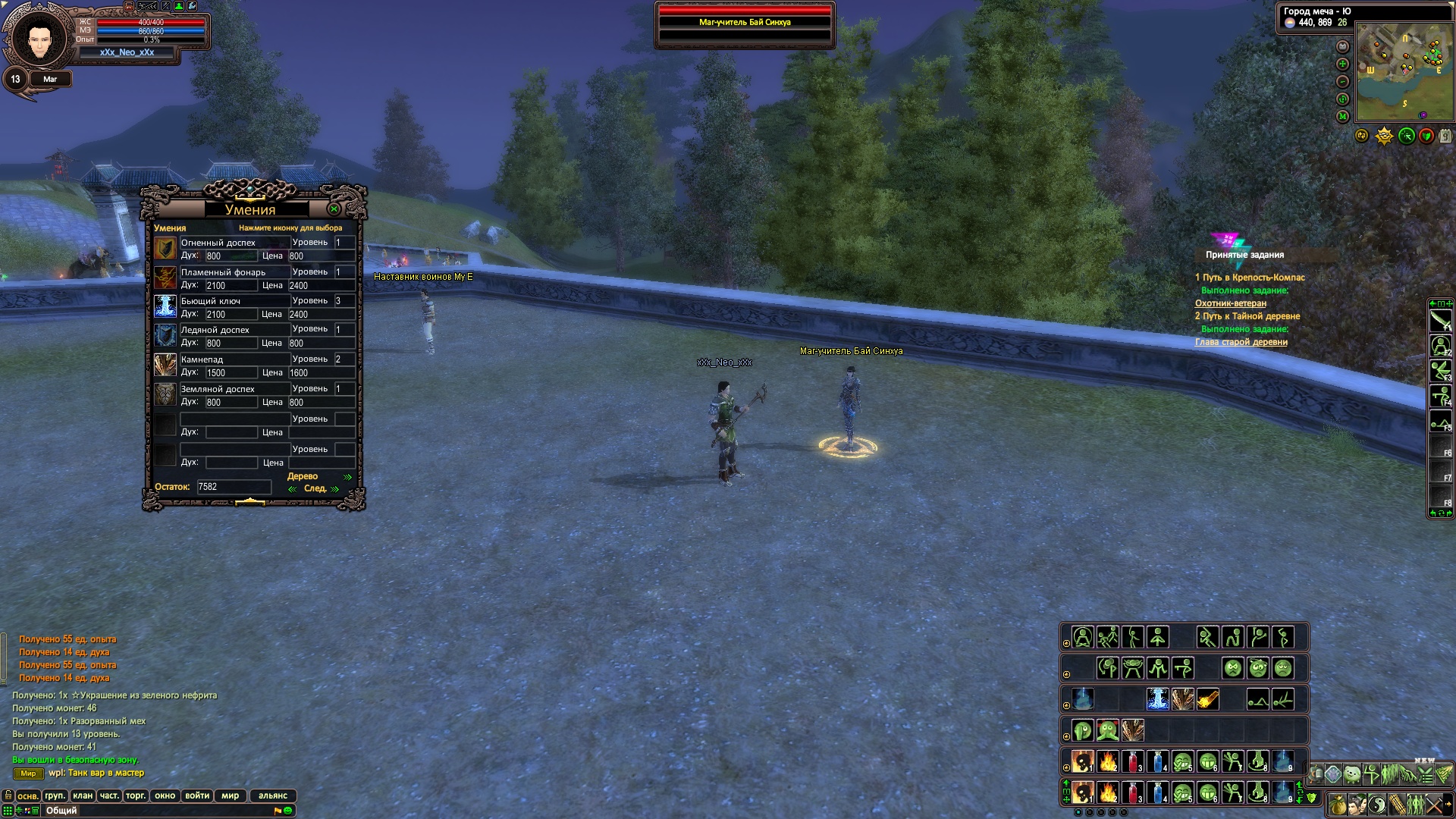This screenshot has width=1456, height=819.
Task: Zoom out the minimap with the minus button
Action: point(1342,81)
